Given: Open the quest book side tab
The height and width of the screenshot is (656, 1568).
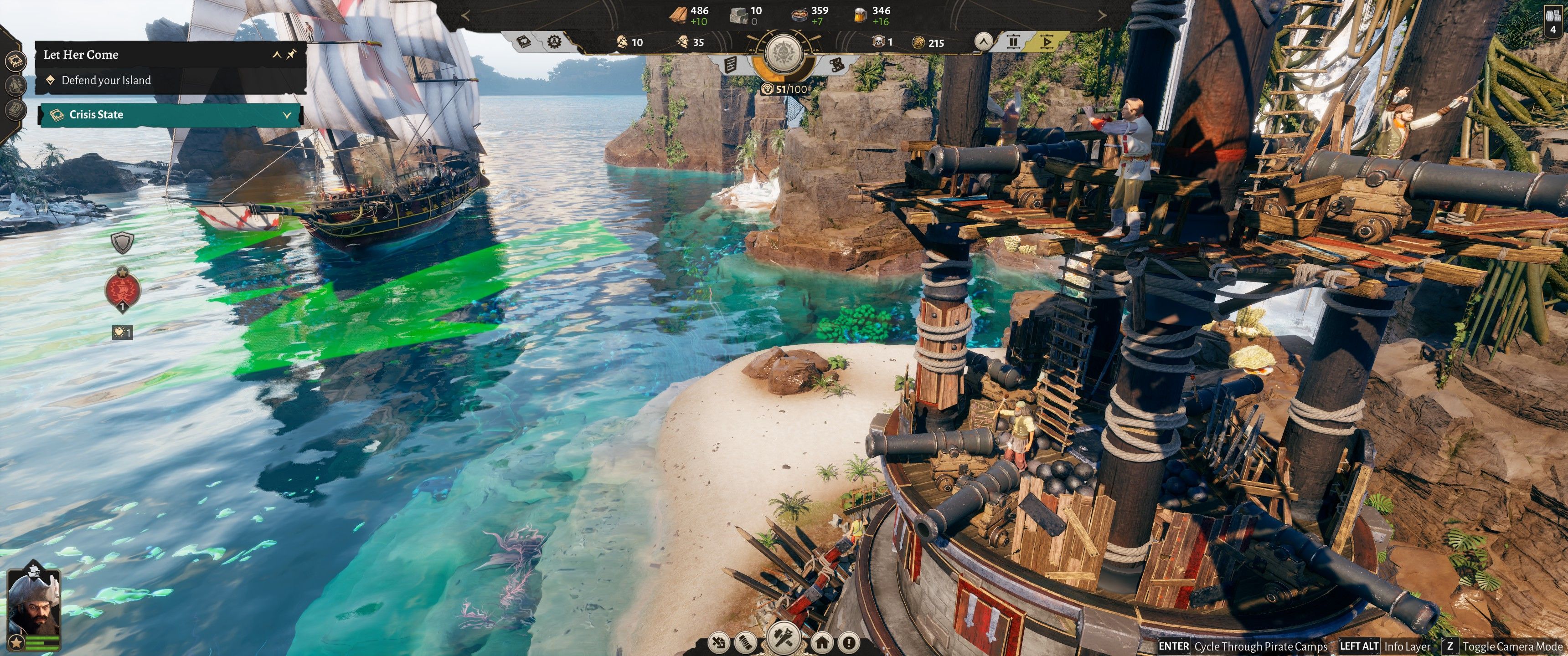Looking at the screenshot, I should click(15, 61).
